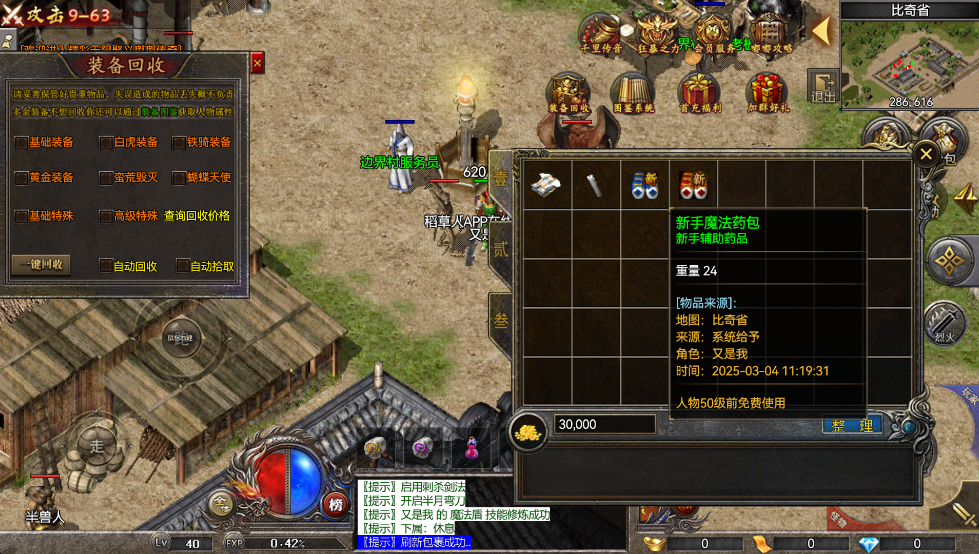Sort the bag with the 整理 button
The height and width of the screenshot is (554, 979).
tap(851, 425)
